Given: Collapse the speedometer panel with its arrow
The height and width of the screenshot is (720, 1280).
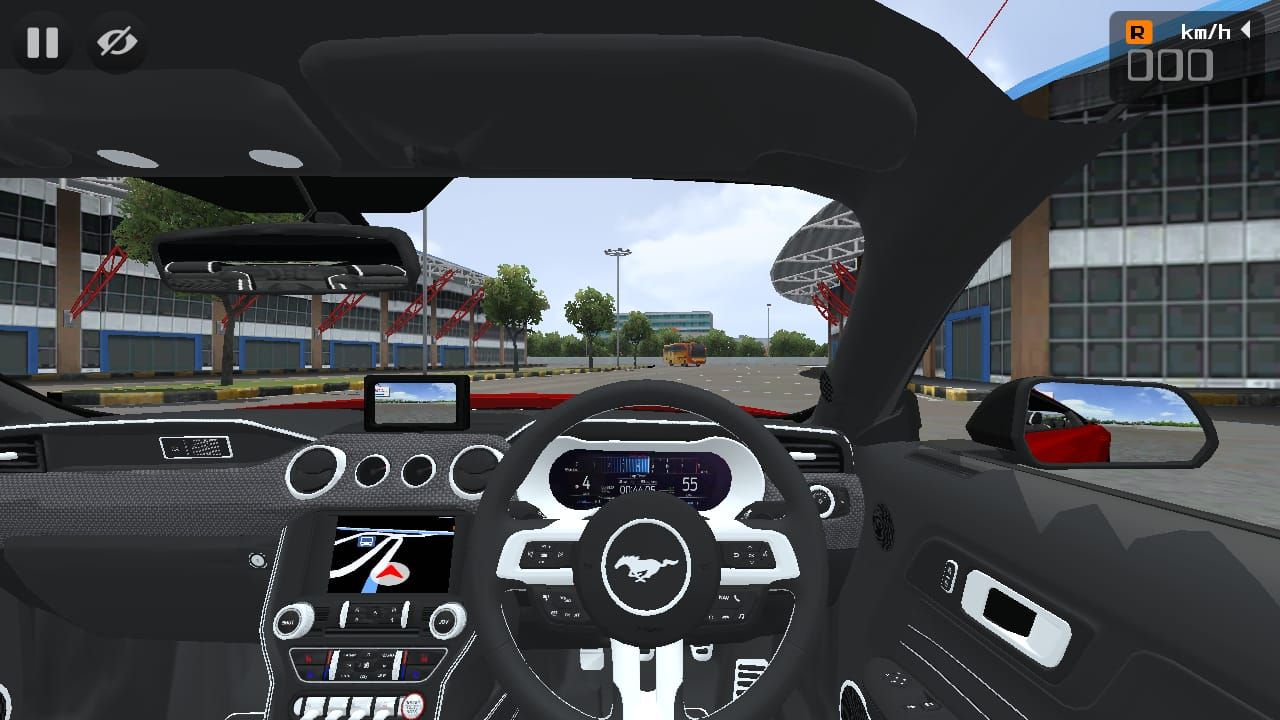Looking at the screenshot, I should point(1246,31).
